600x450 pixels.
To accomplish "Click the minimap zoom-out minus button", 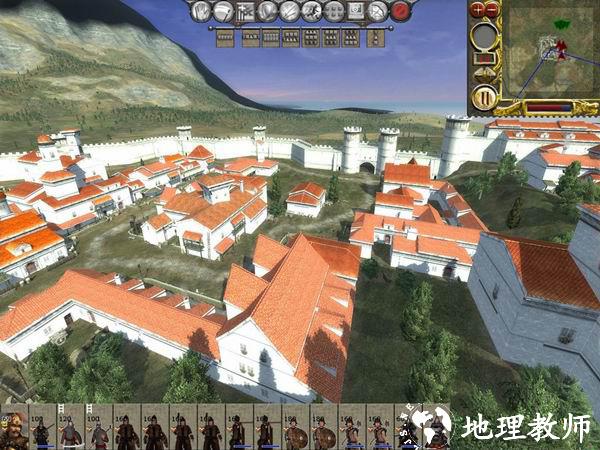I will (x=492, y=9).
